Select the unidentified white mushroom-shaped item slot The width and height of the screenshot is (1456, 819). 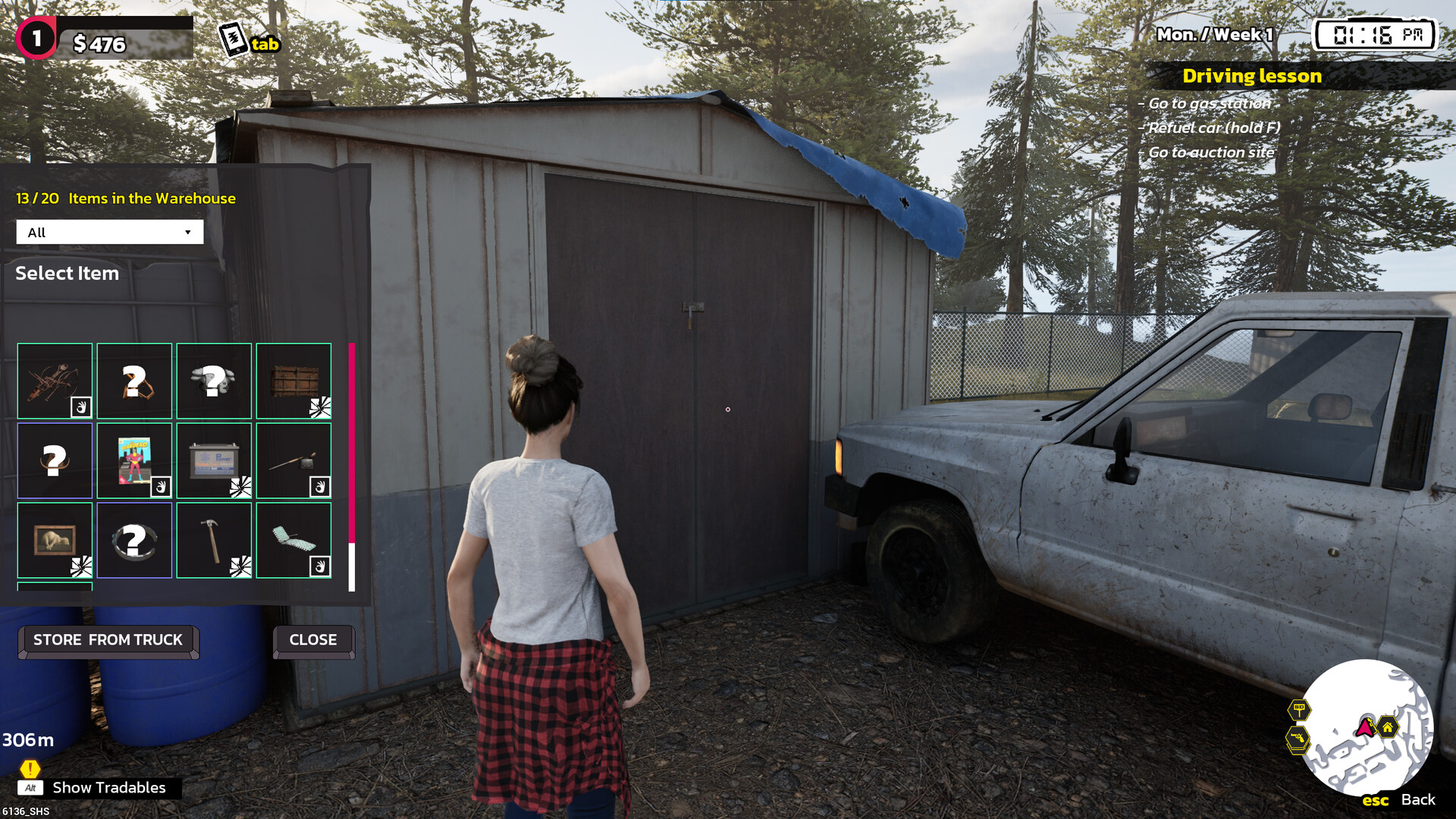point(214,381)
